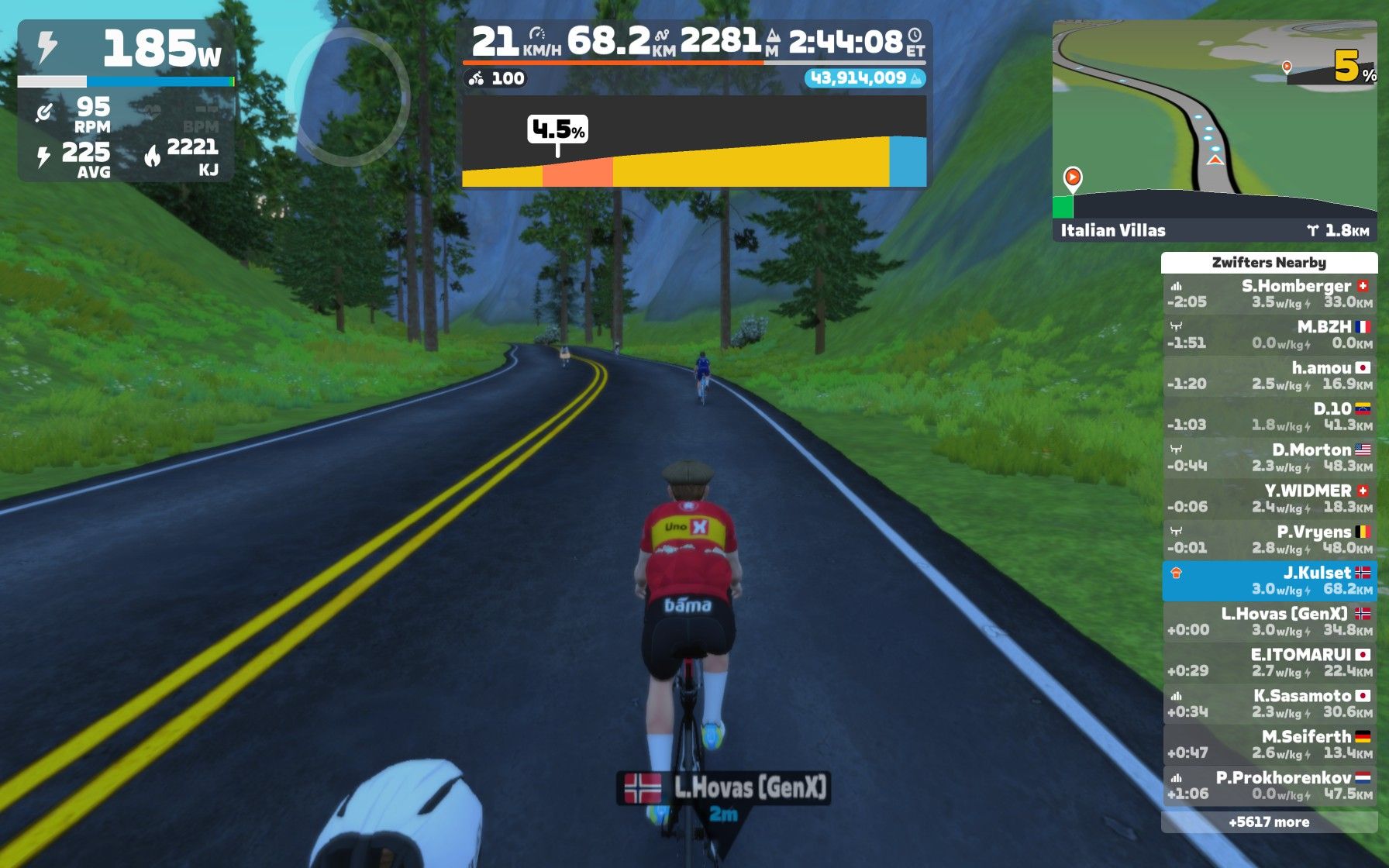Expand the +5617 more riders list
Image resolution: width=1389 pixels, height=868 pixels.
(x=1269, y=822)
